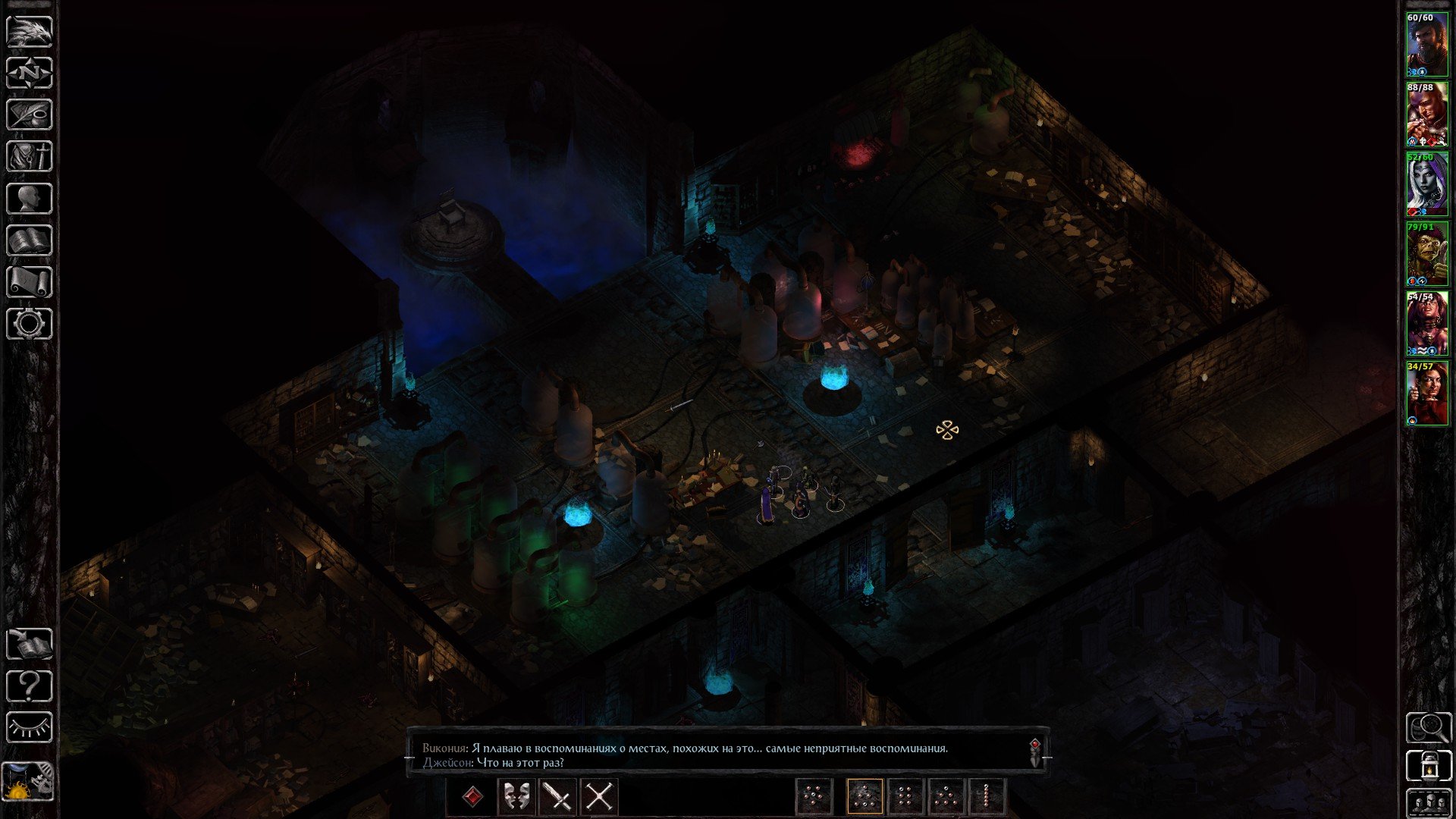
Task: Open the area map with the compass icon
Action: coord(30,74)
